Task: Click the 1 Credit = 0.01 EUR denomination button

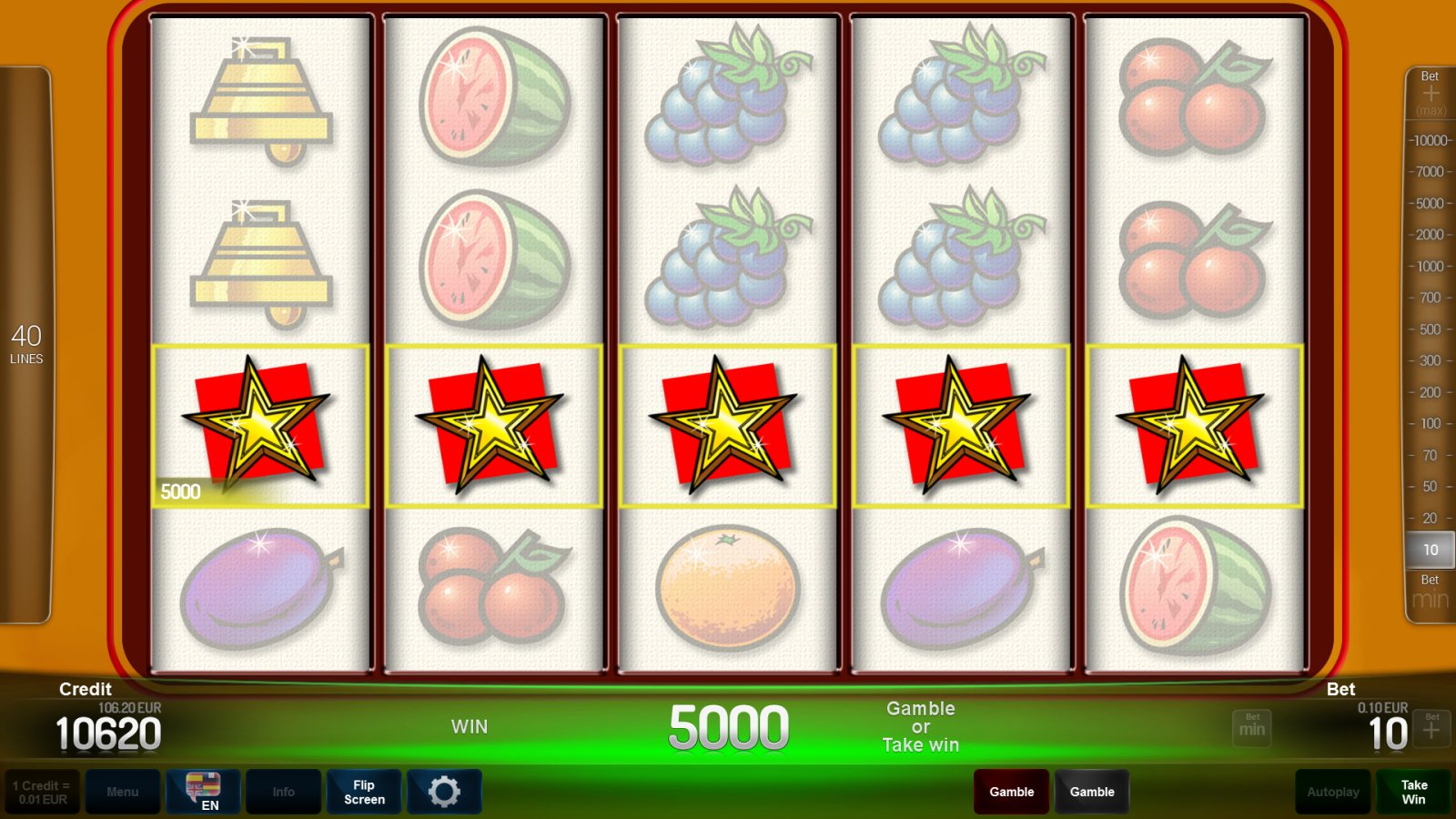Action: [x=42, y=792]
